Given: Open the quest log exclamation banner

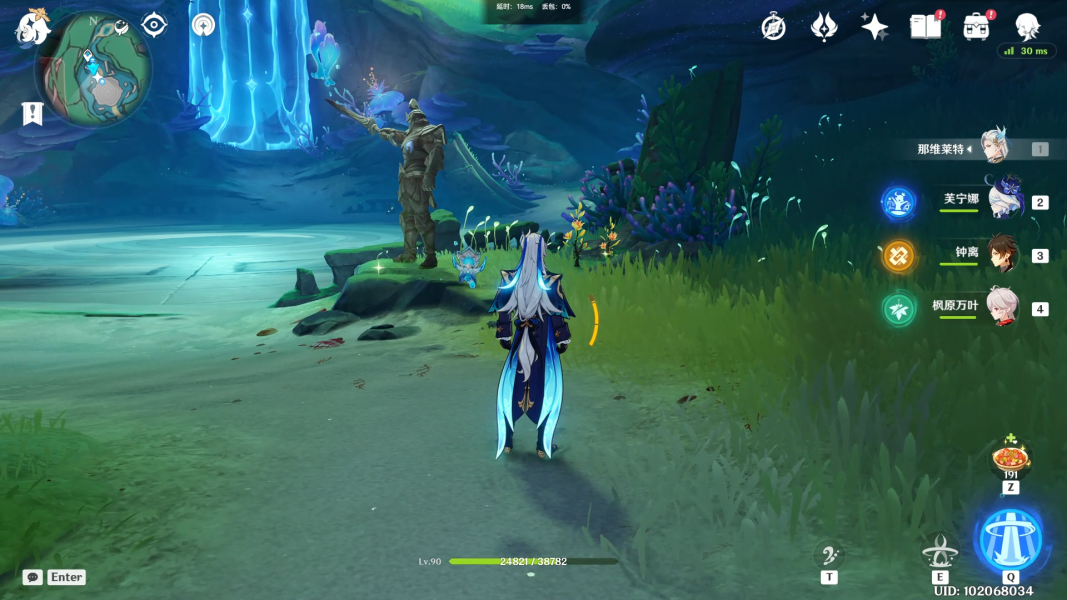Looking at the screenshot, I should 32,113.
